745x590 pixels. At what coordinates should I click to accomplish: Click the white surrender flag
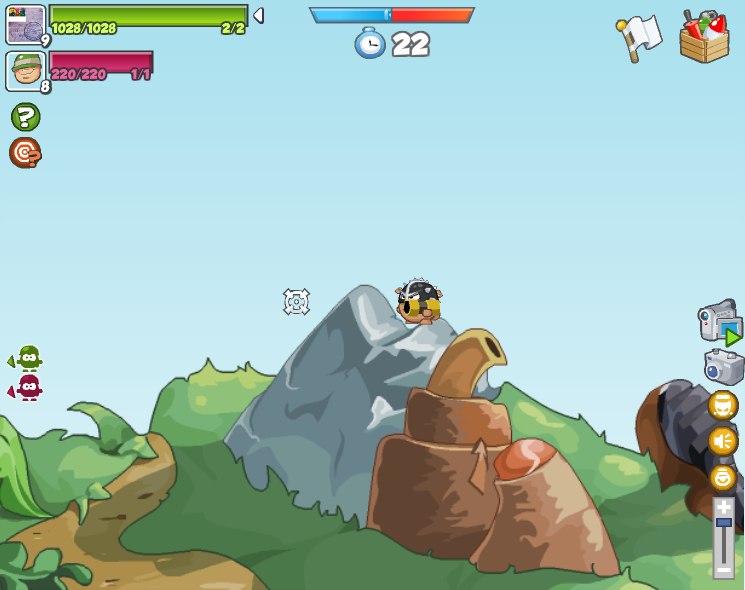[639, 37]
